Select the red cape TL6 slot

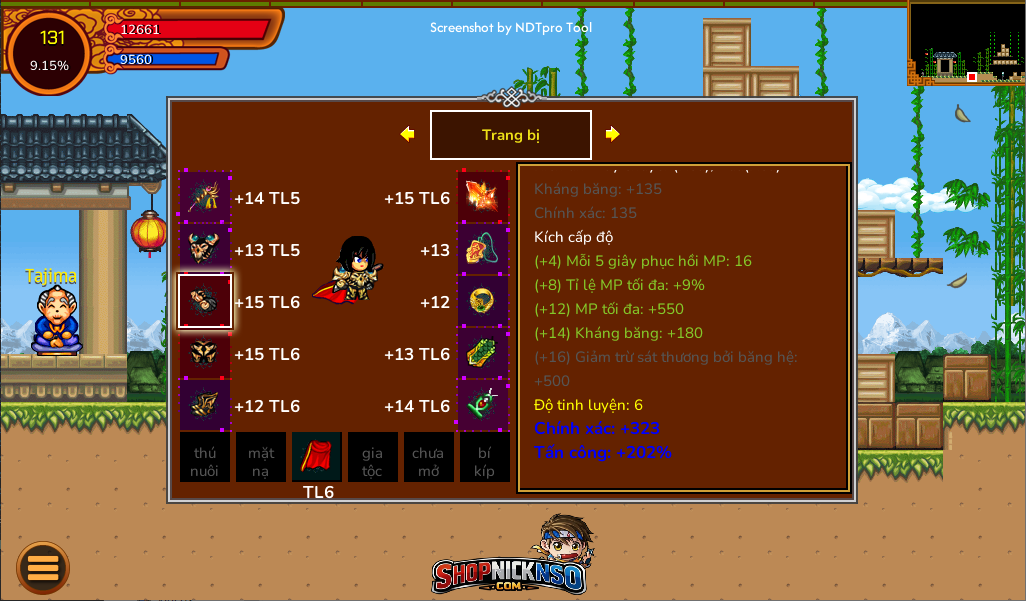(x=317, y=457)
